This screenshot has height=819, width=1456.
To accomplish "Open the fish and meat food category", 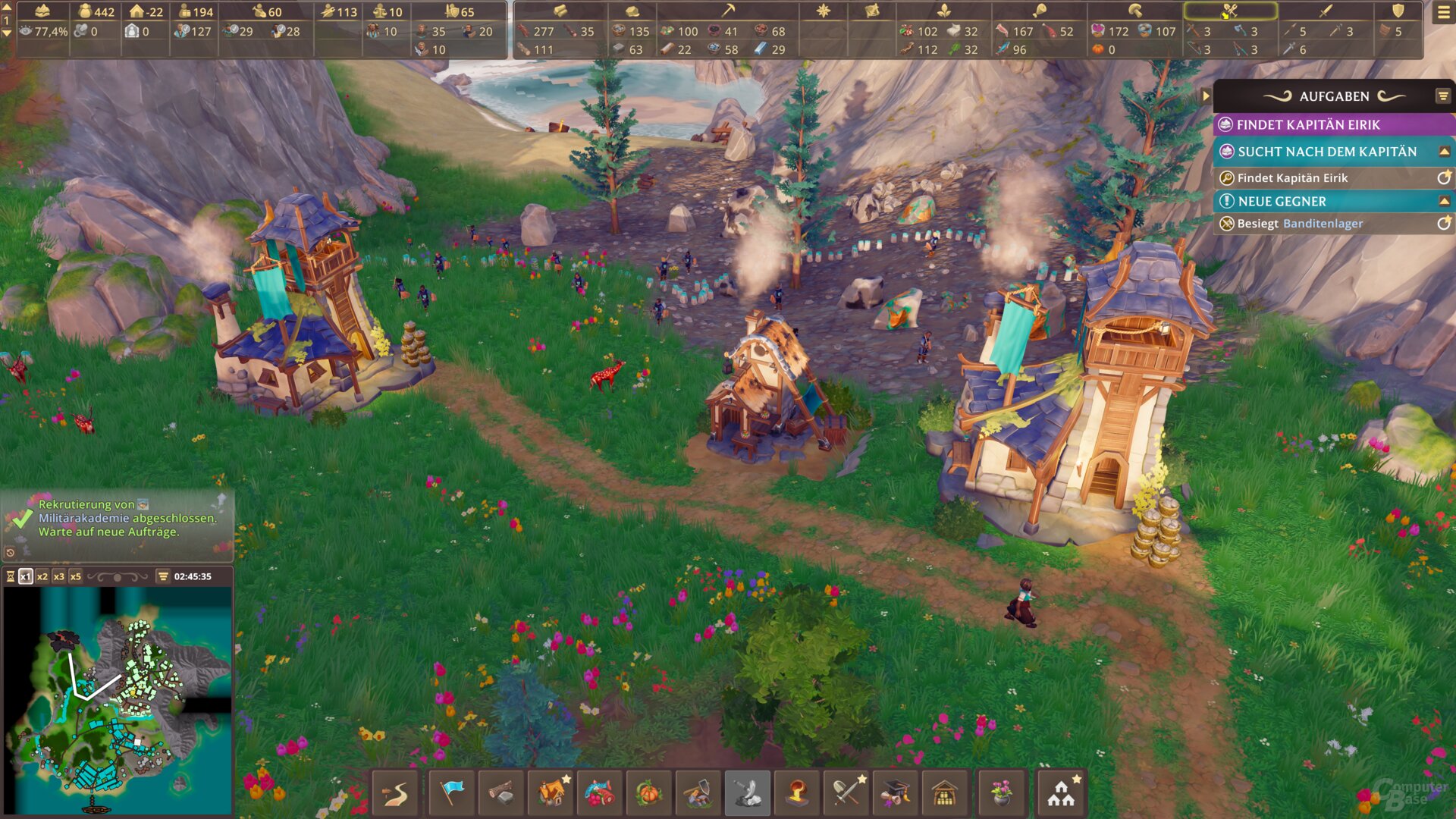I will (x=600, y=793).
